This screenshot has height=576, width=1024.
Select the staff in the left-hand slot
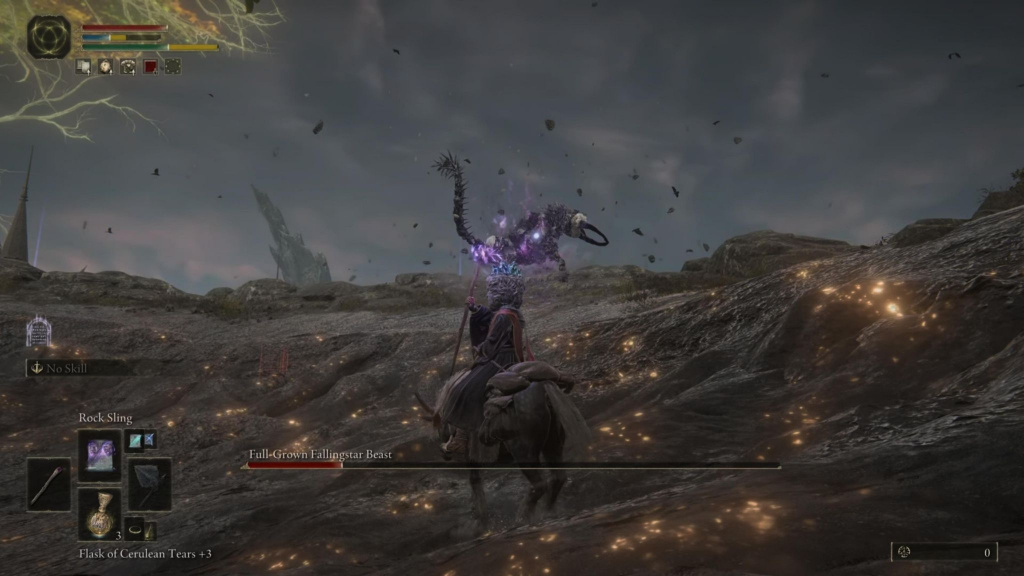pos(49,485)
